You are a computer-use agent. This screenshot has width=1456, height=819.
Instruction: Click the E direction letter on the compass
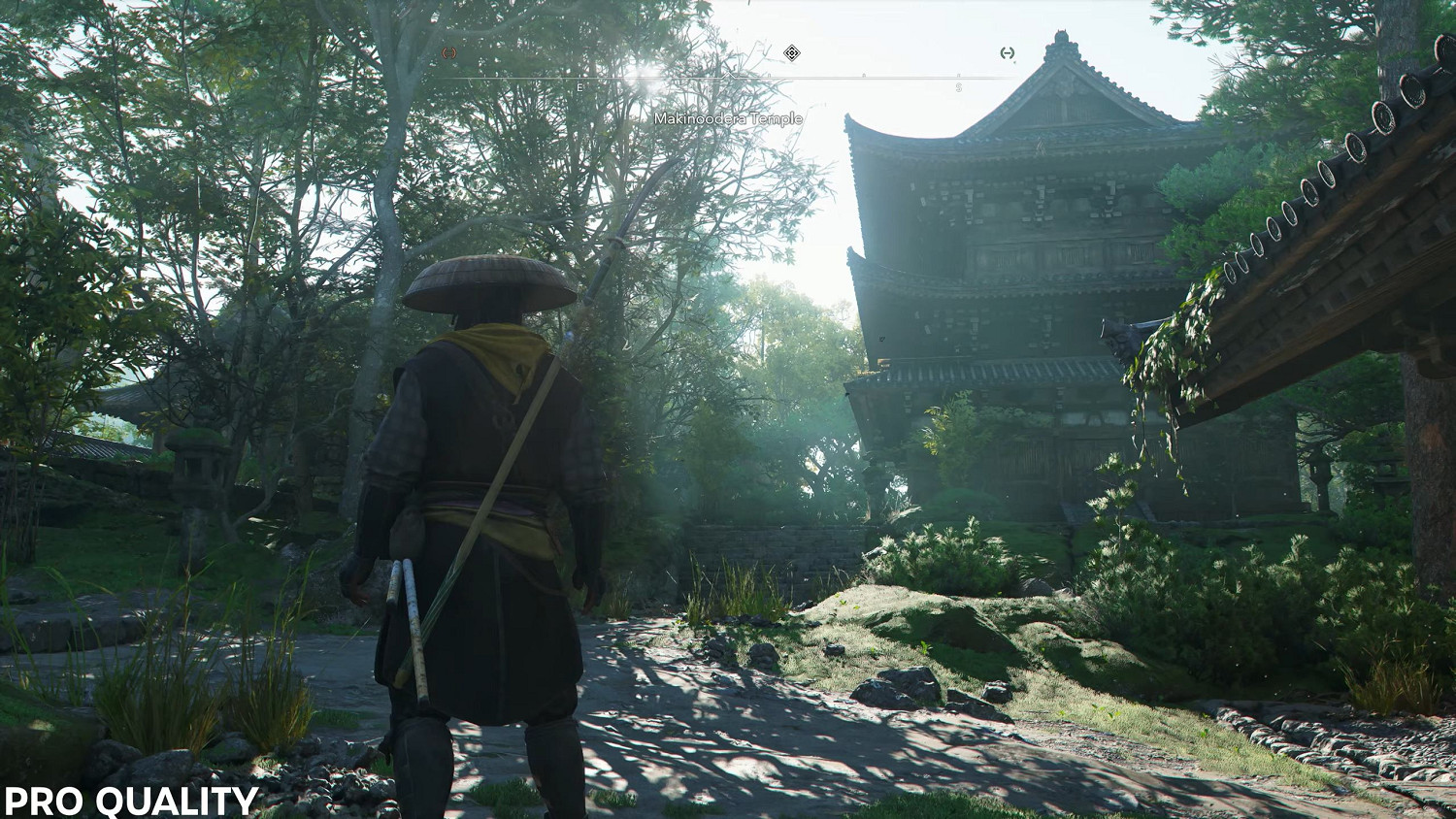[x=580, y=85]
